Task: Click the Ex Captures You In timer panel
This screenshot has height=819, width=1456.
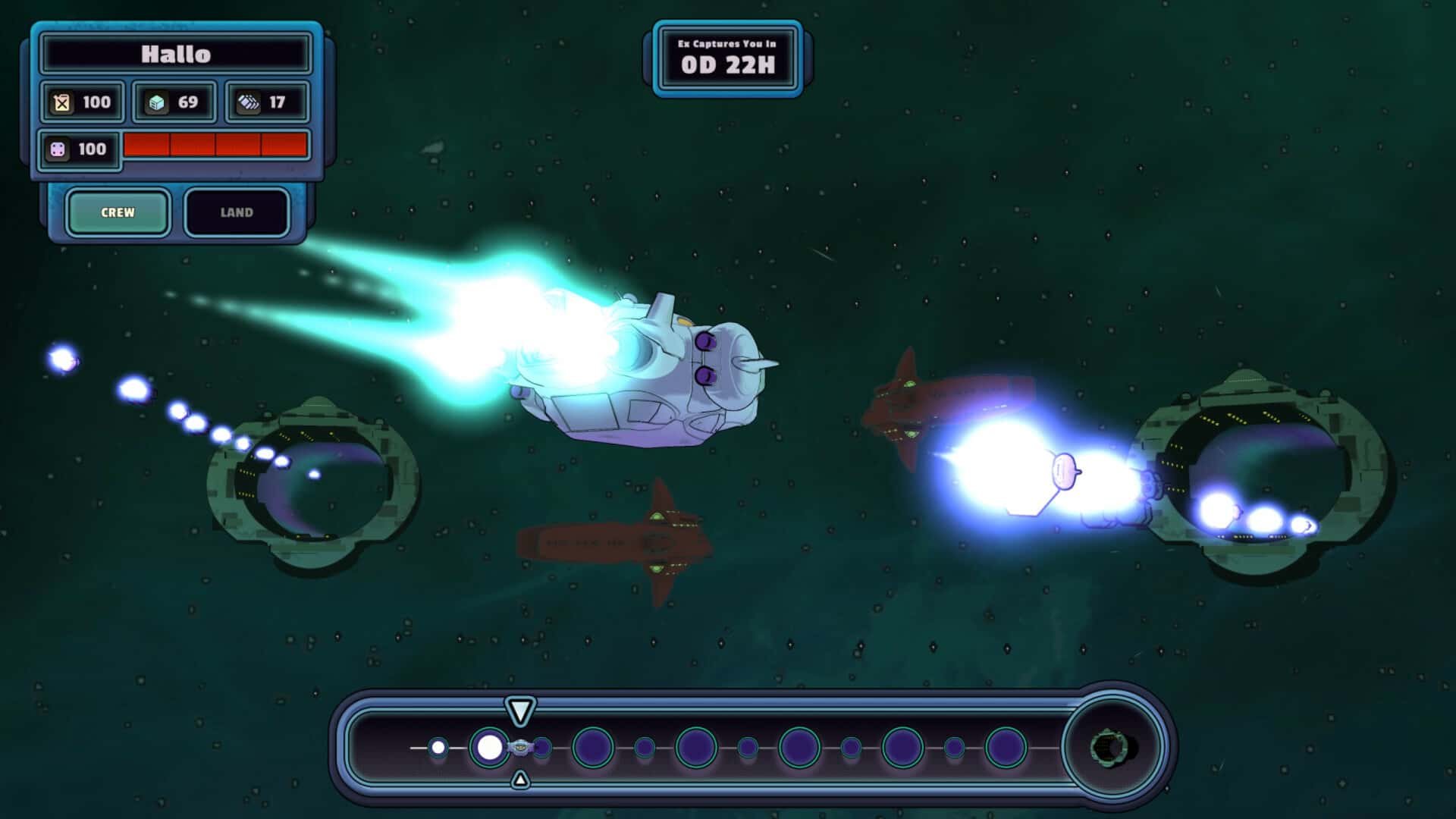Action: 728,56
